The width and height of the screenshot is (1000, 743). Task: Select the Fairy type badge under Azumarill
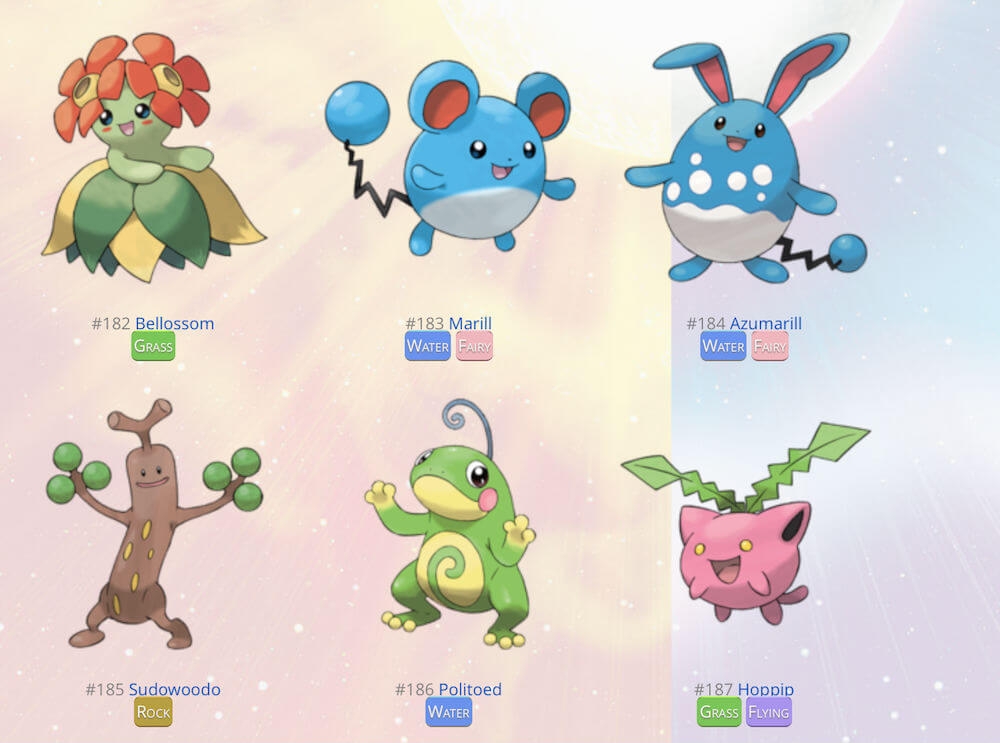pyautogui.click(x=770, y=347)
